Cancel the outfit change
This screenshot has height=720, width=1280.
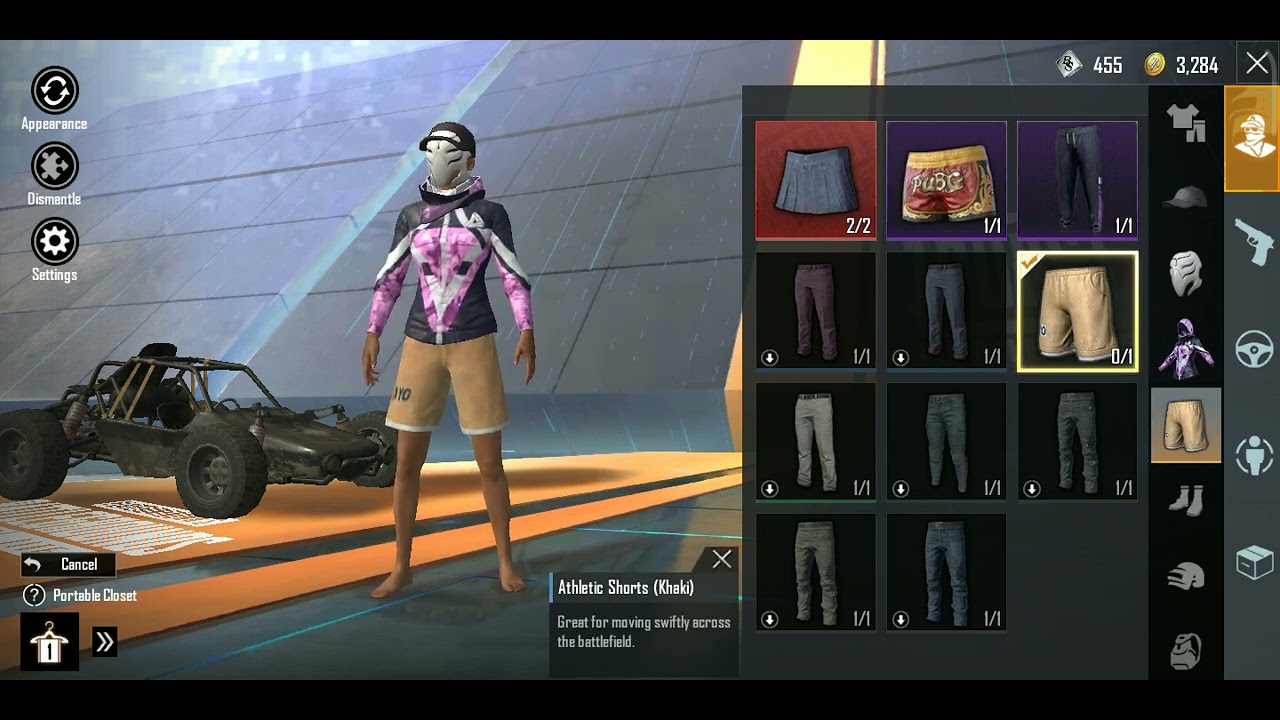(68, 565)
